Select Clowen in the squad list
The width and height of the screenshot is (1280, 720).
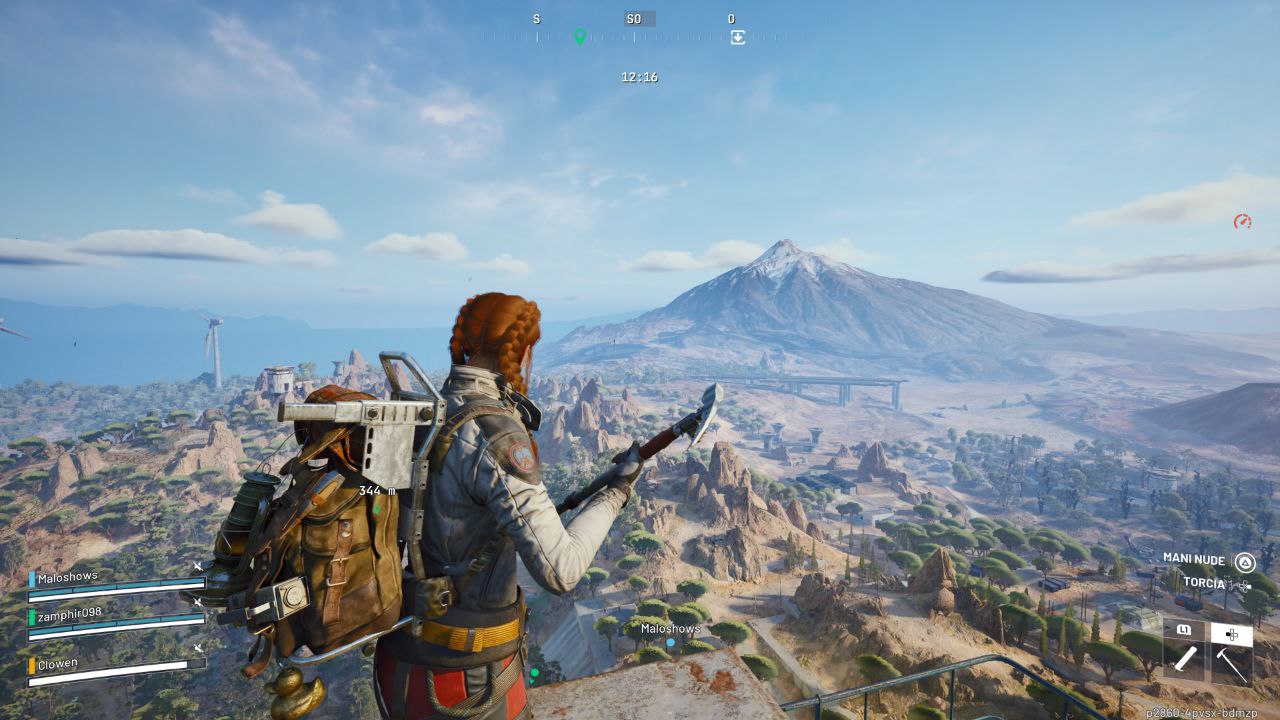[58, 664]
